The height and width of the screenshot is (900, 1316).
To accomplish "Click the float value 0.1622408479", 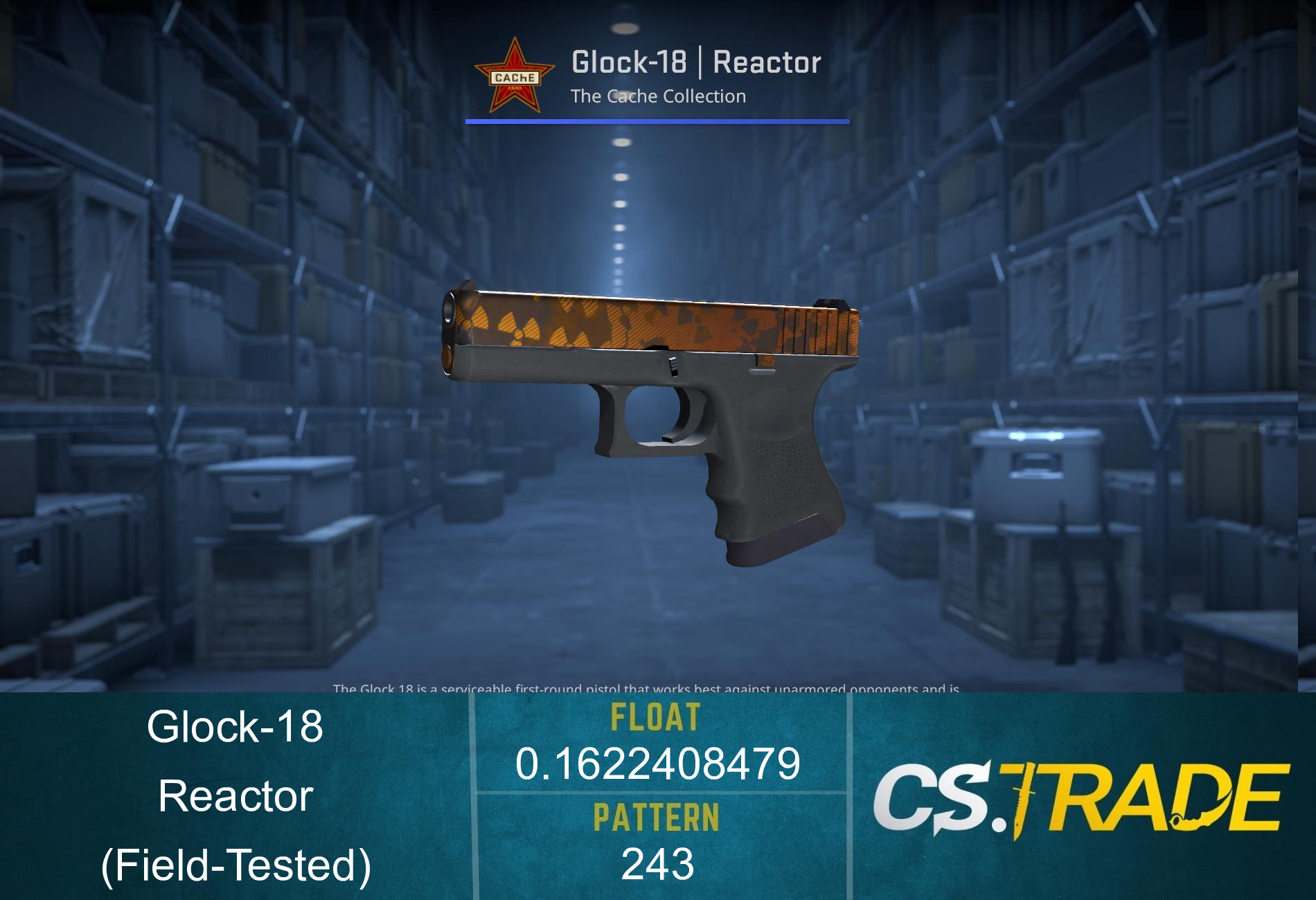I will (x=657, y=765).
